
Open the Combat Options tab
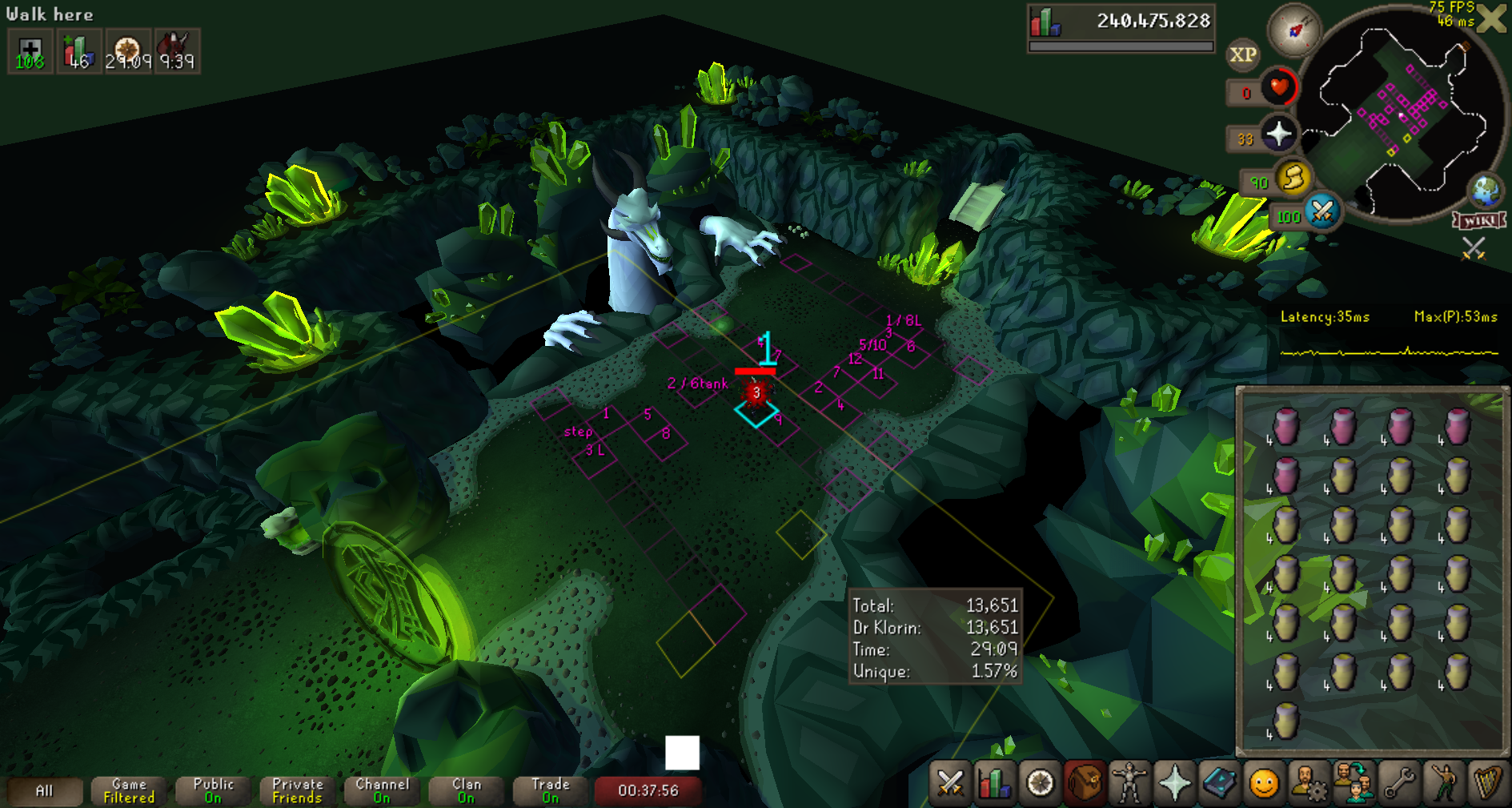950,782
